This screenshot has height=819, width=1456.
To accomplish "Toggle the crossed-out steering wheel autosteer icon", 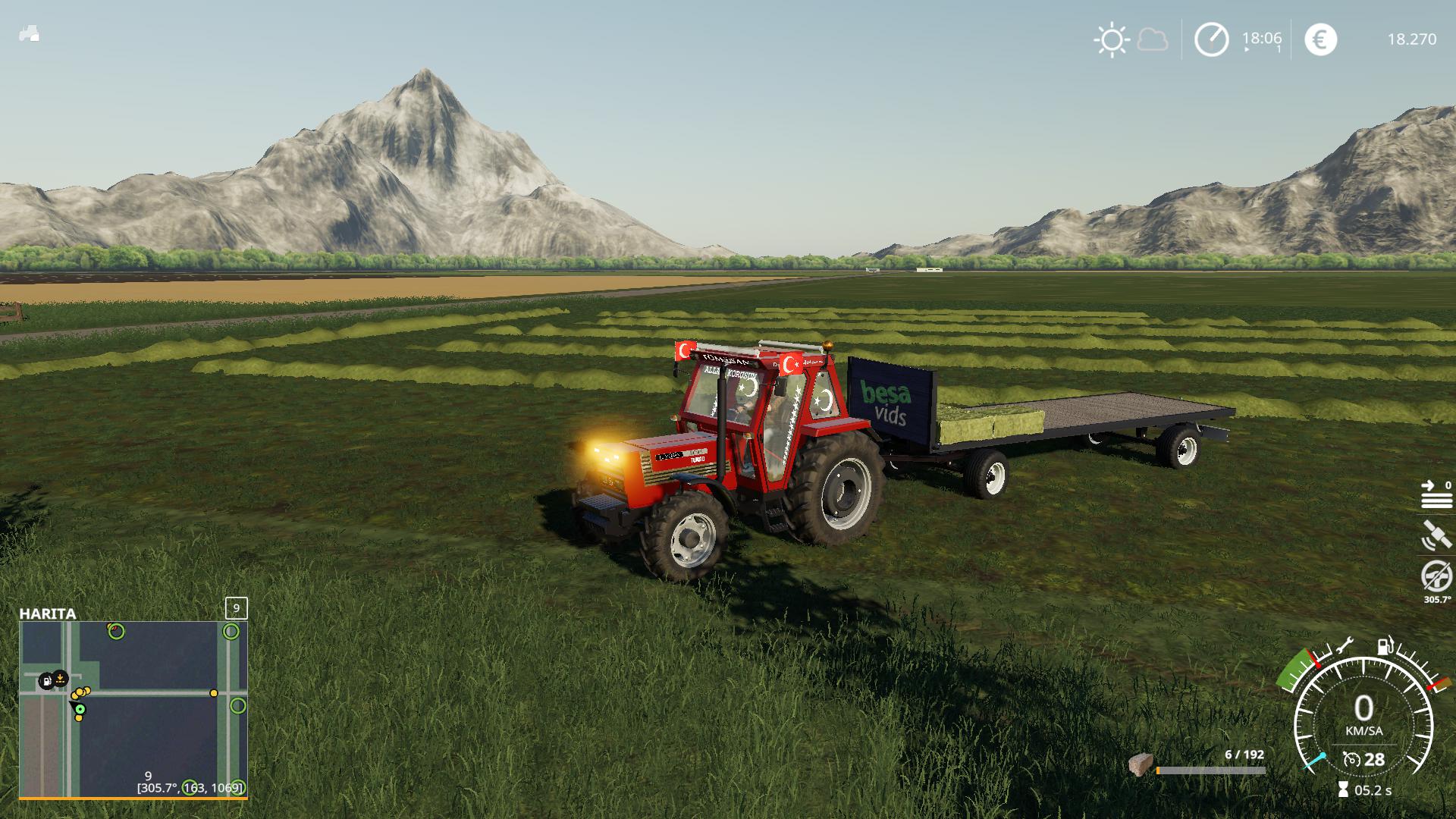I will (x=1436, y=576).
